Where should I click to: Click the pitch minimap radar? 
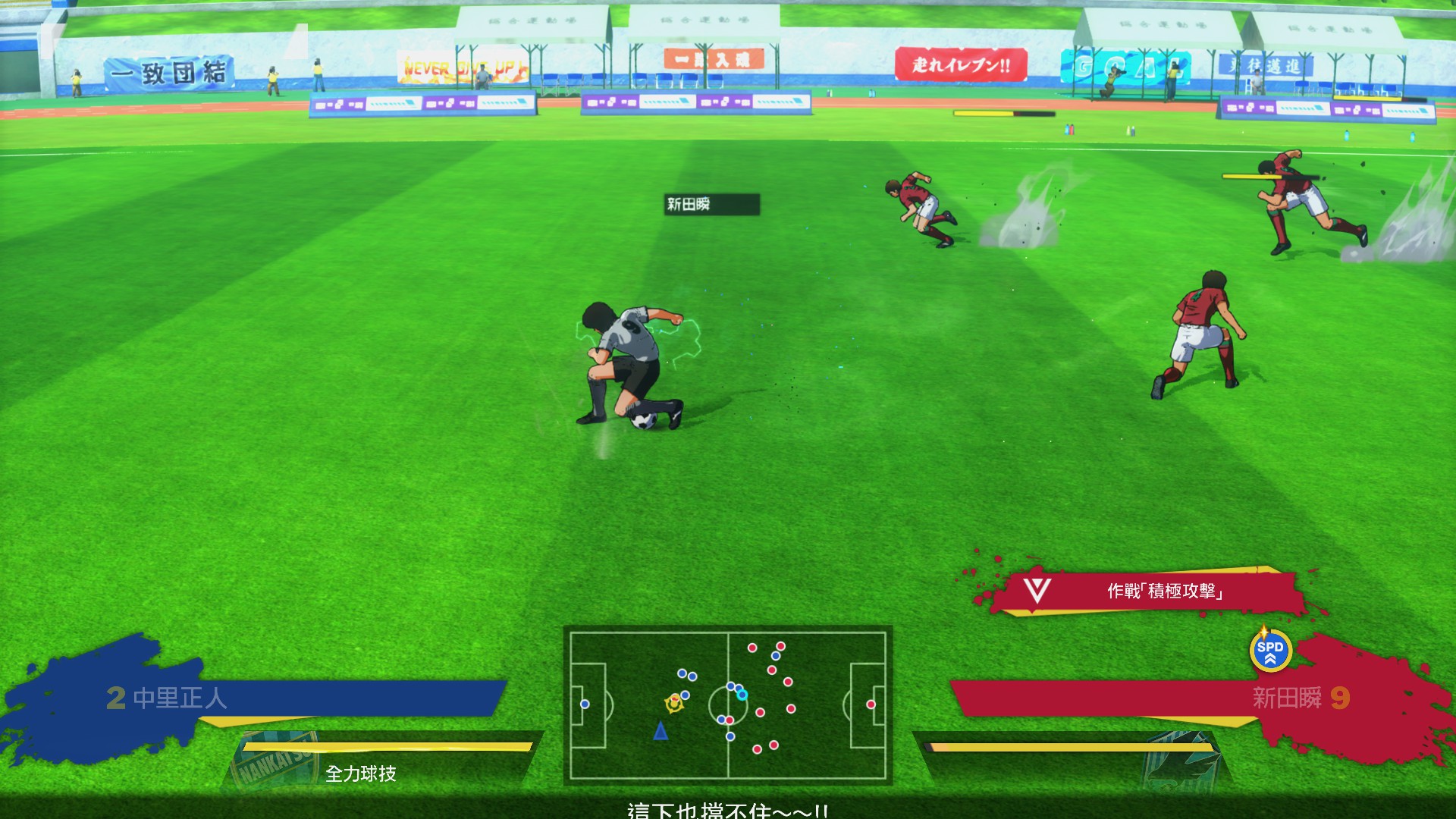[727, 704]
